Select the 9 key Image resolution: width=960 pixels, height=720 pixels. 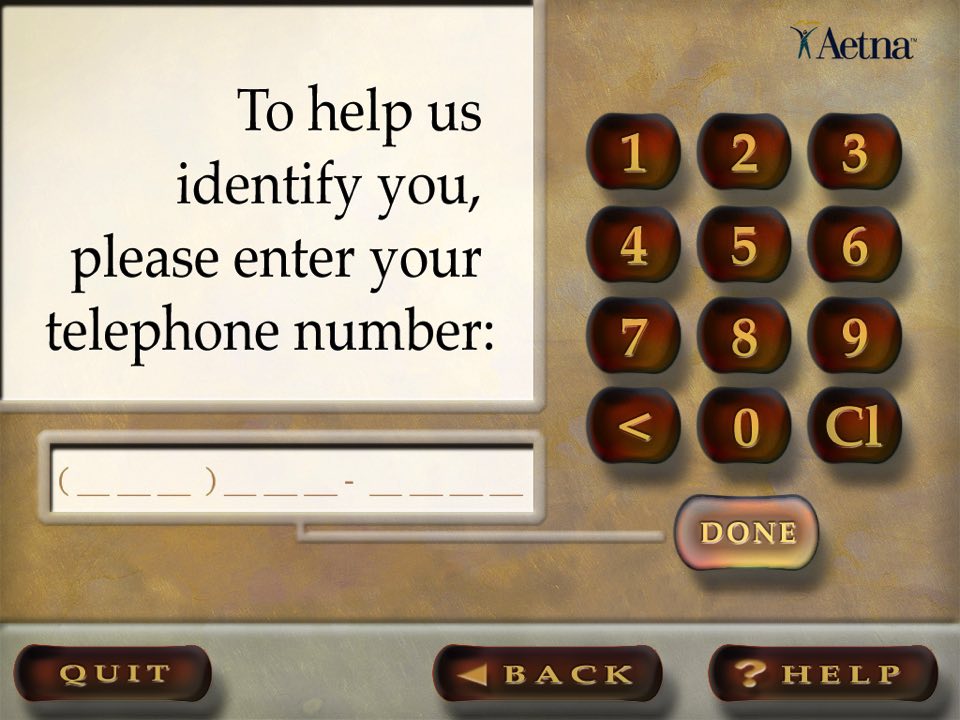(854, 337)
